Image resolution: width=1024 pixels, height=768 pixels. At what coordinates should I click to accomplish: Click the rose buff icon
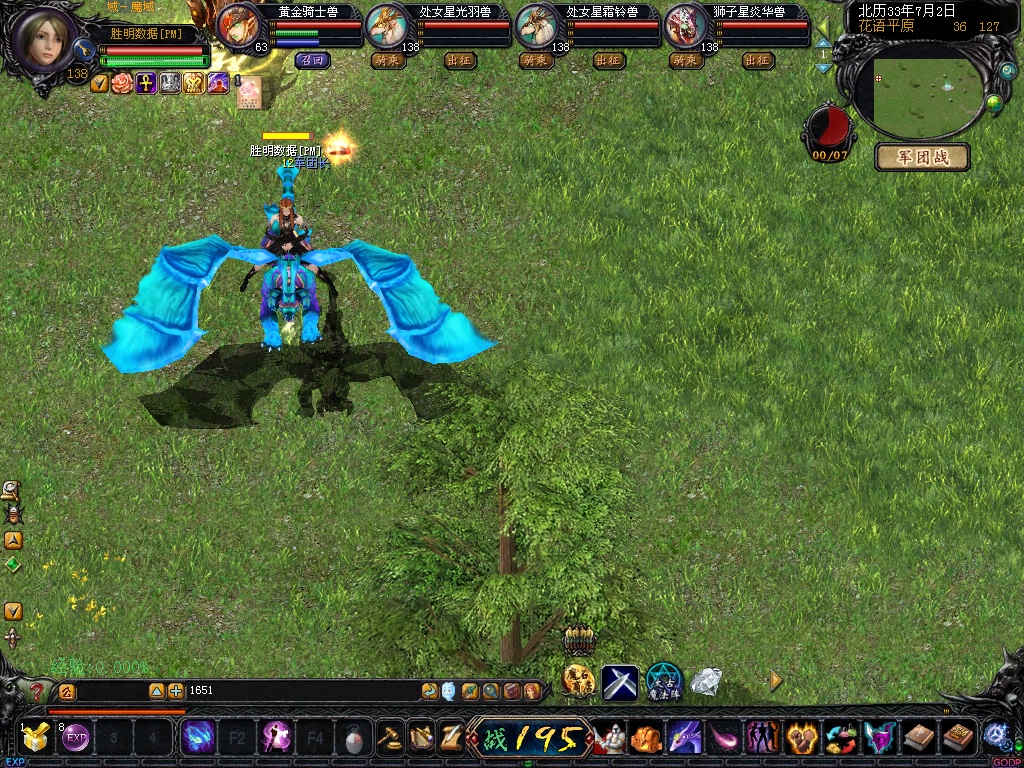122,83
